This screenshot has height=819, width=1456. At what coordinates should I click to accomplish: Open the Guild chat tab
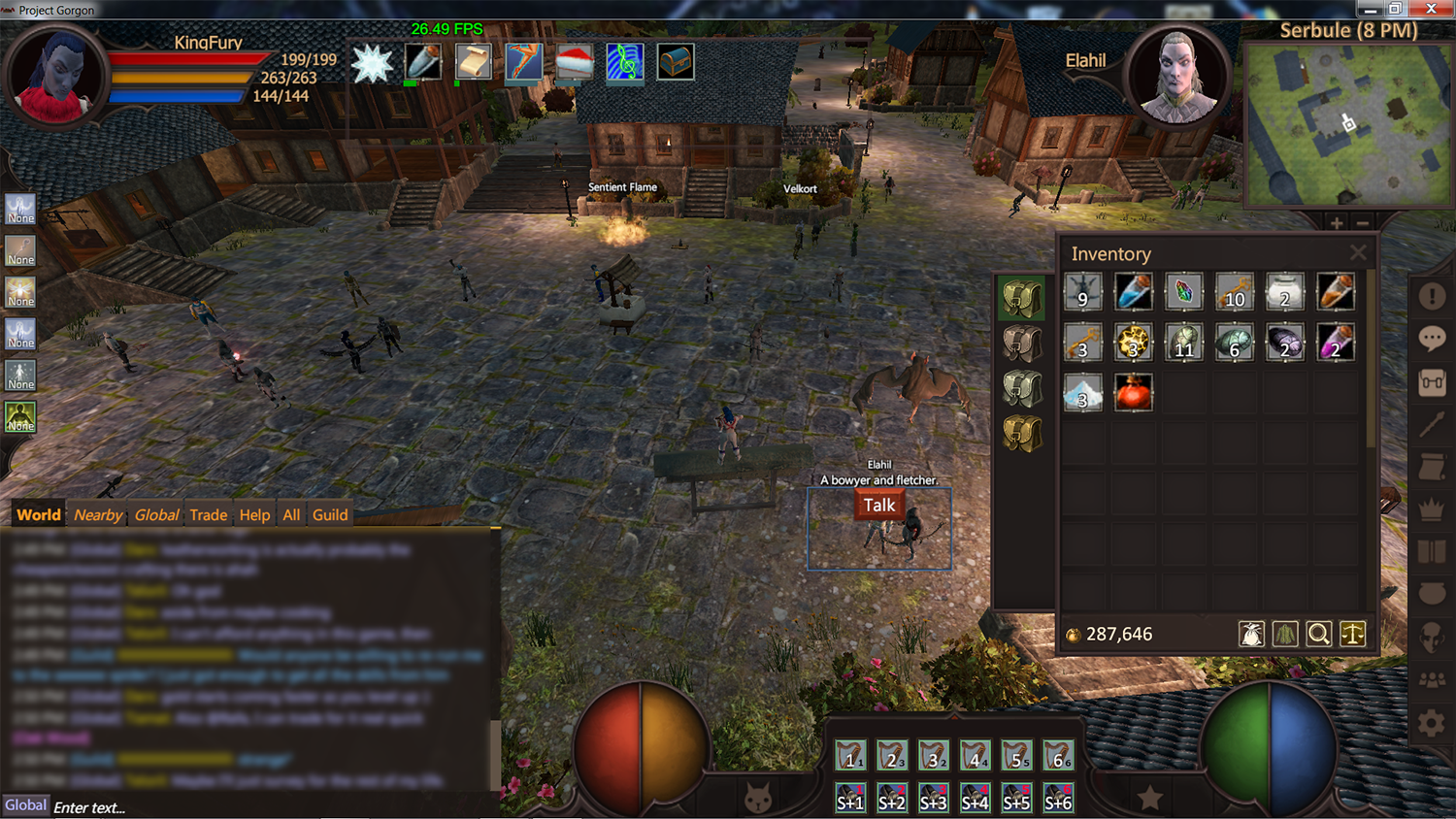(330, 515)
